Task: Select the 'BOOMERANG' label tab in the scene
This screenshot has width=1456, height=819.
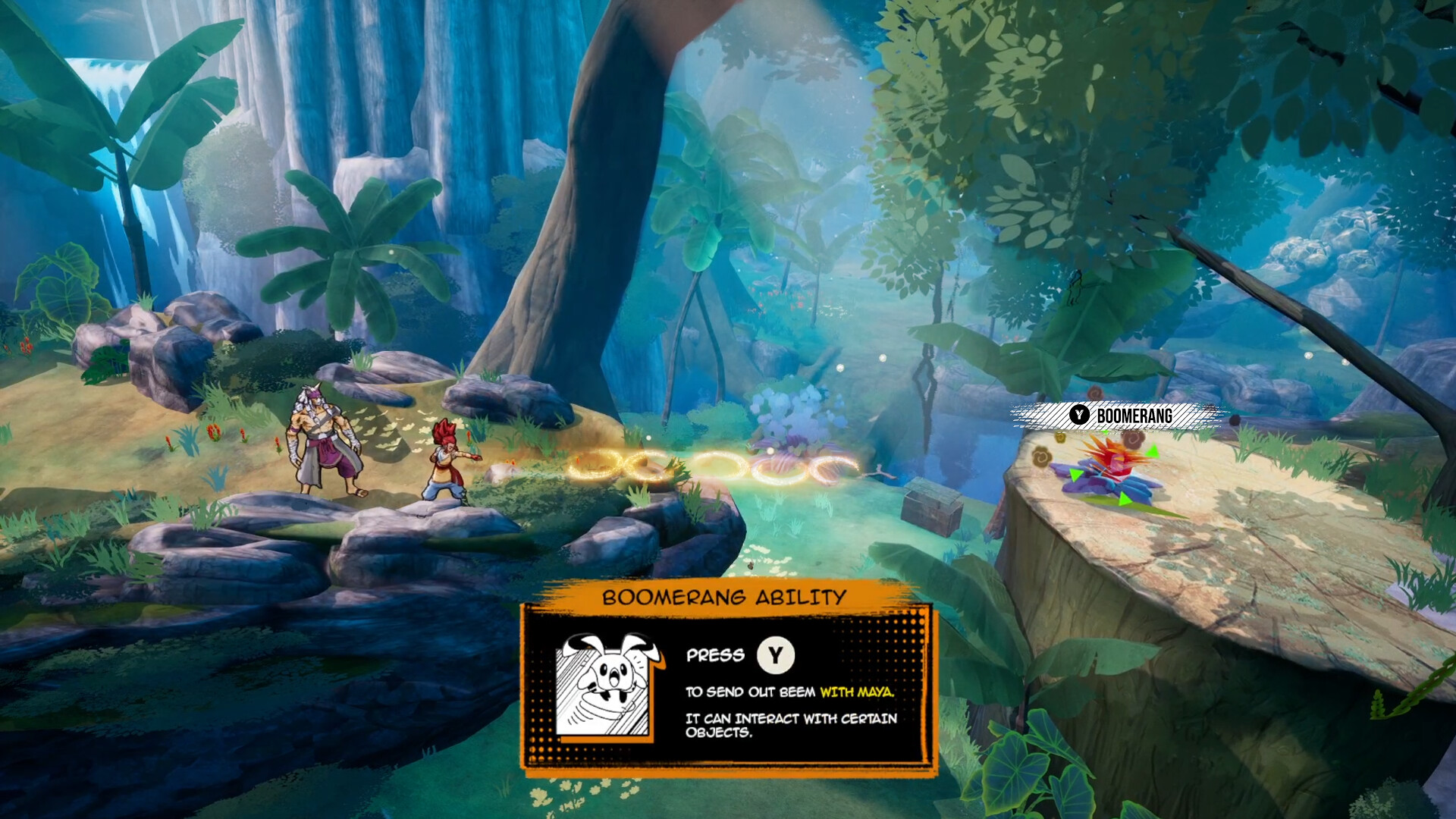Action: [x=1134, y=415]
